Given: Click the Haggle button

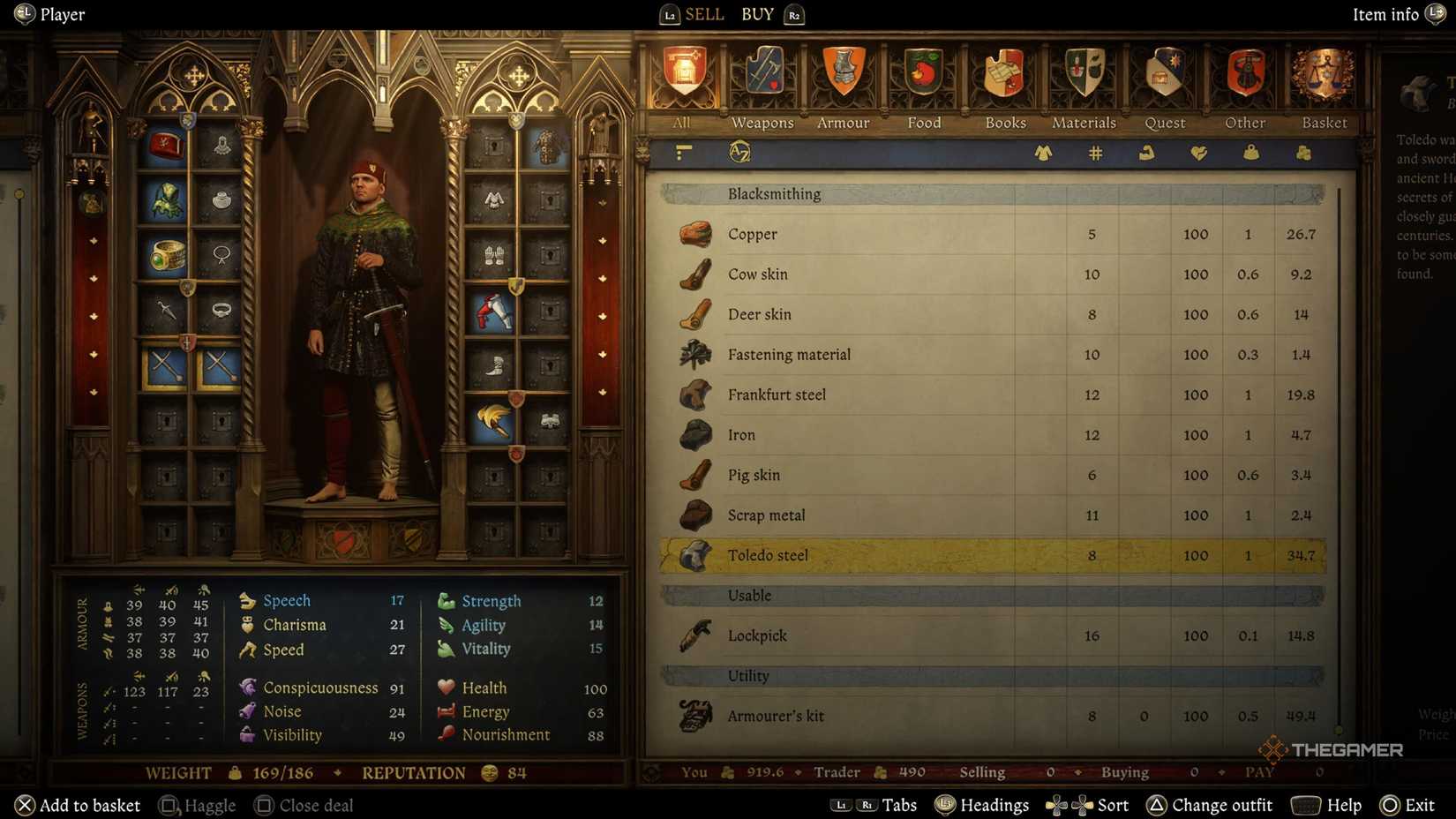Looking at the screenshot, I should 197,805.
